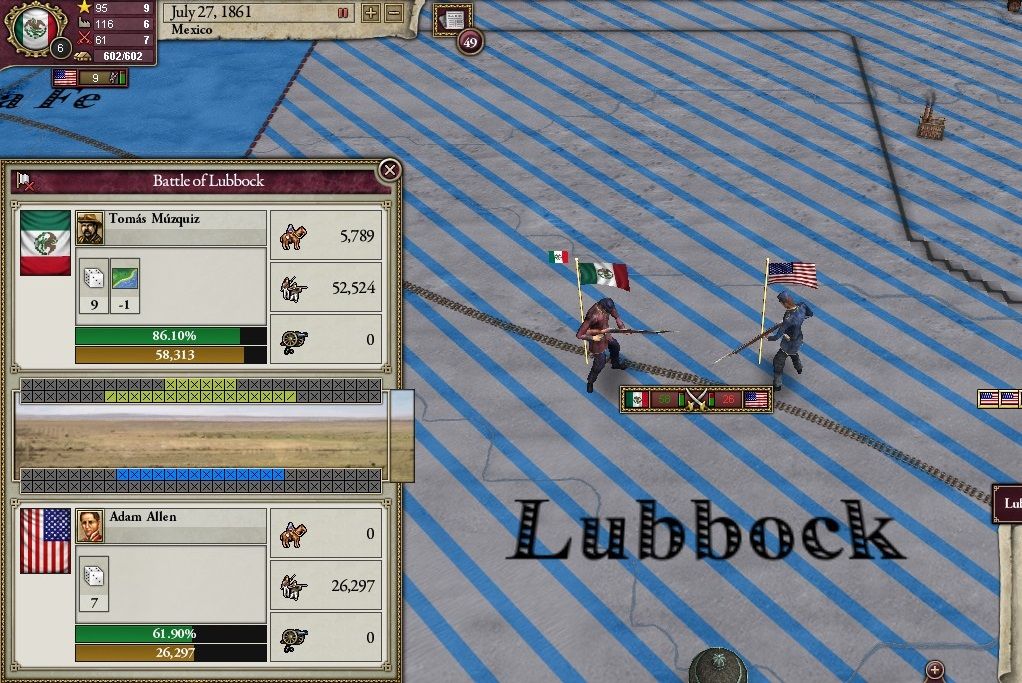Open the newspaper message log icon
Image resolution: width=1022 pixels, height=683 pixels.
coord(455,19)
